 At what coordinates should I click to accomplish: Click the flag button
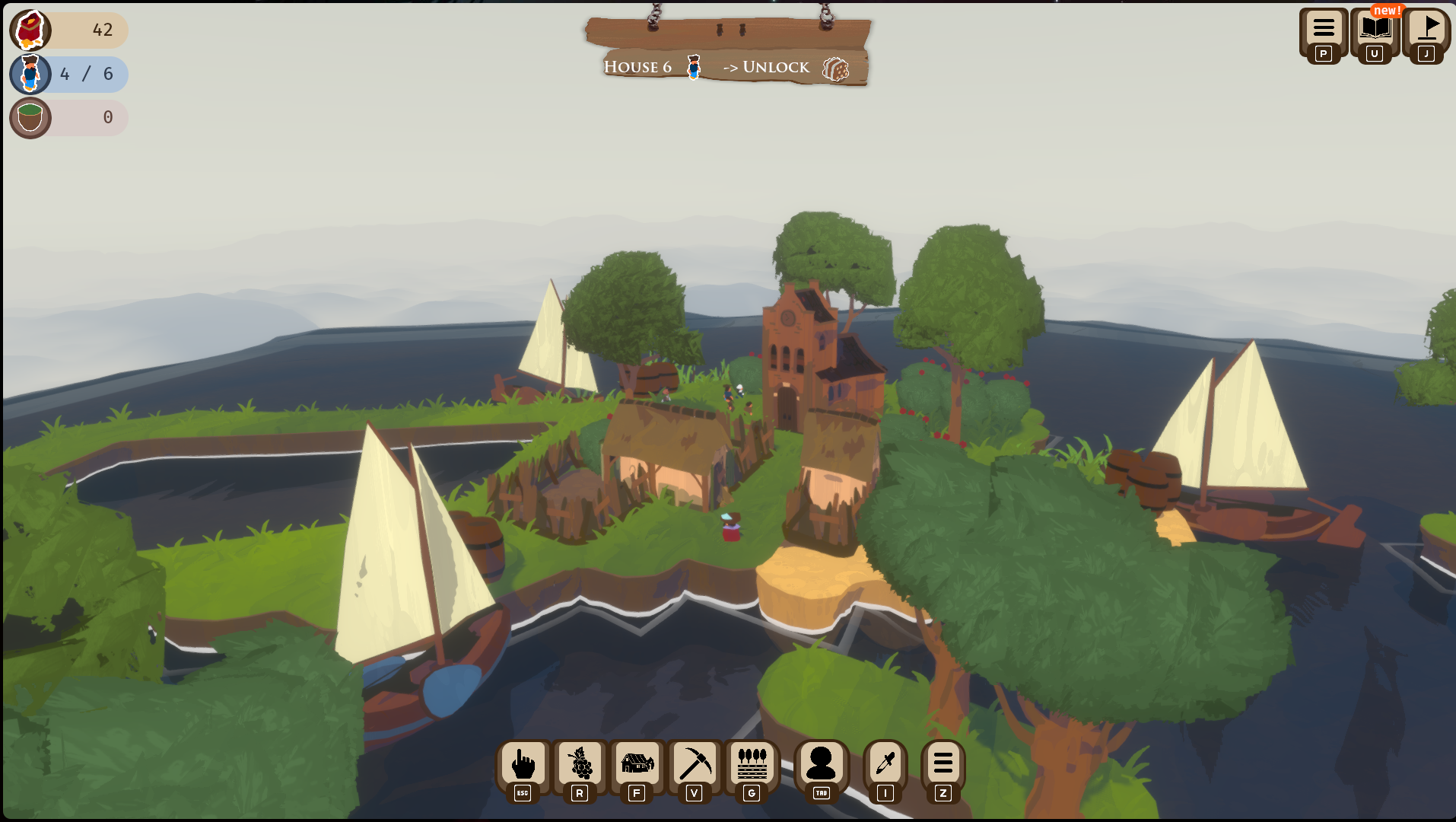click(x=1427, y=30)
